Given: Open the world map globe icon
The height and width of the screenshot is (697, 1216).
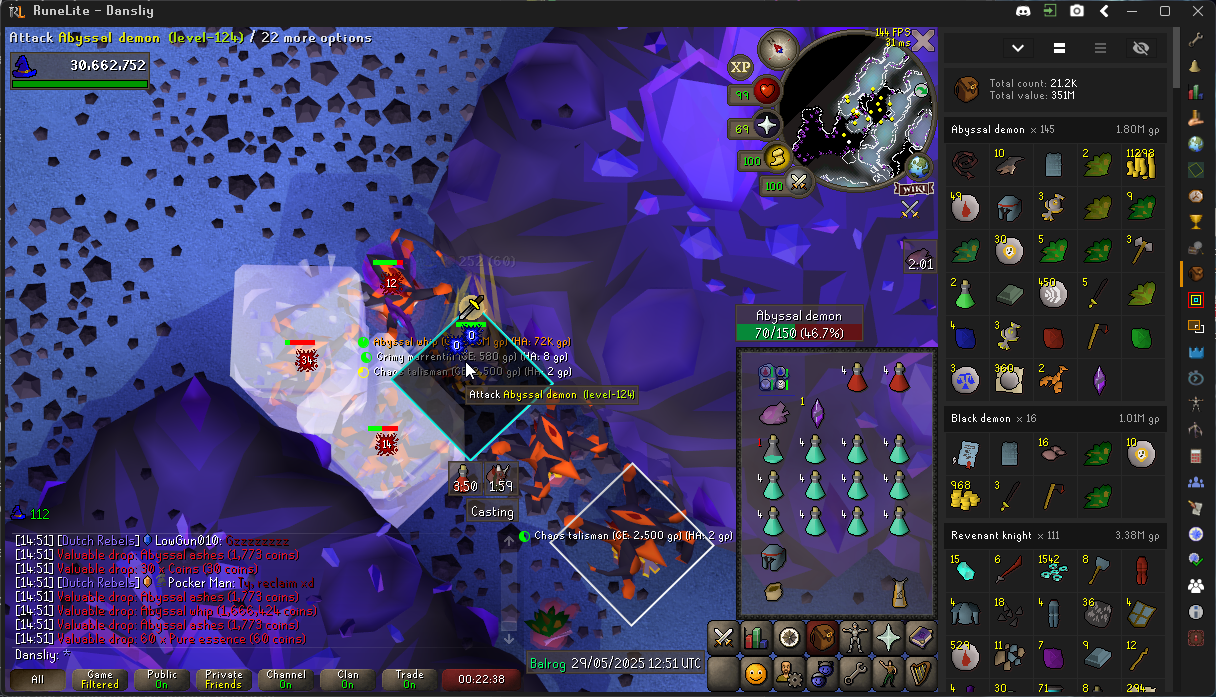Looking at the screenshot, I should (x=919, y=166).
